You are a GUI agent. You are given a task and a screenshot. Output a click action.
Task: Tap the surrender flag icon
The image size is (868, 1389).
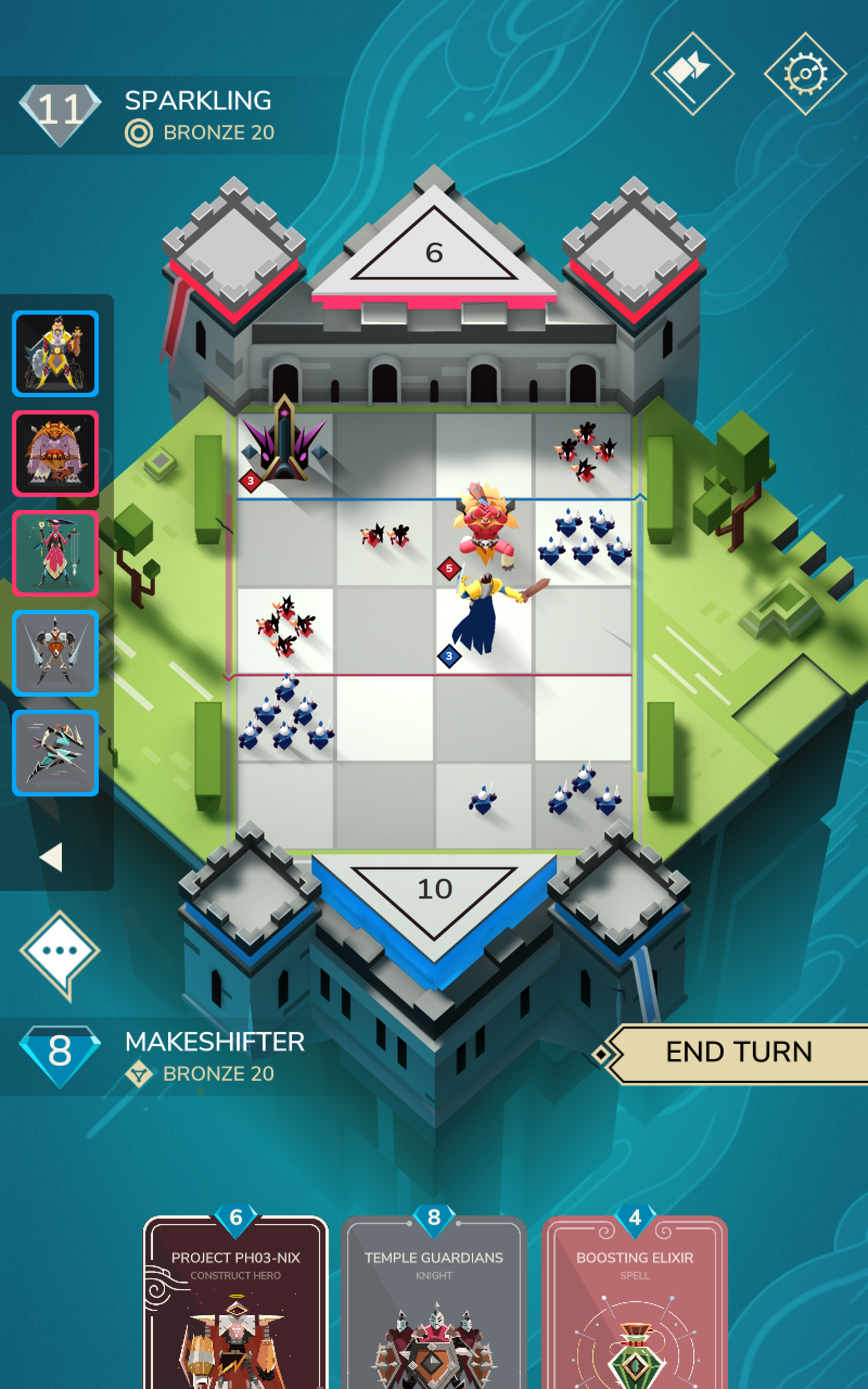point(692,73)
